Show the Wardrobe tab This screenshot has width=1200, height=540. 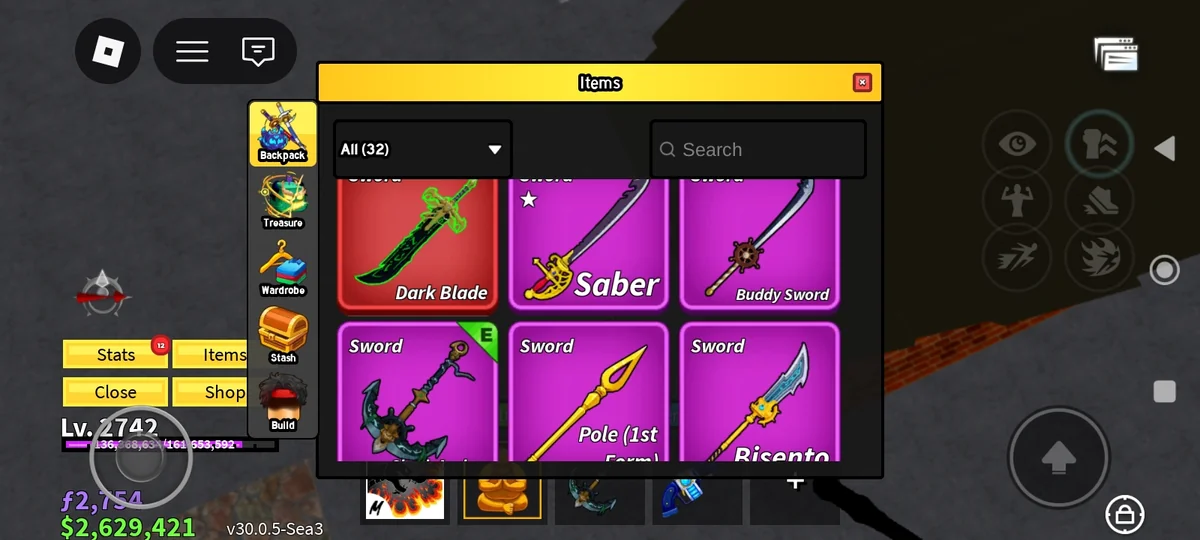tap(283, 268)
